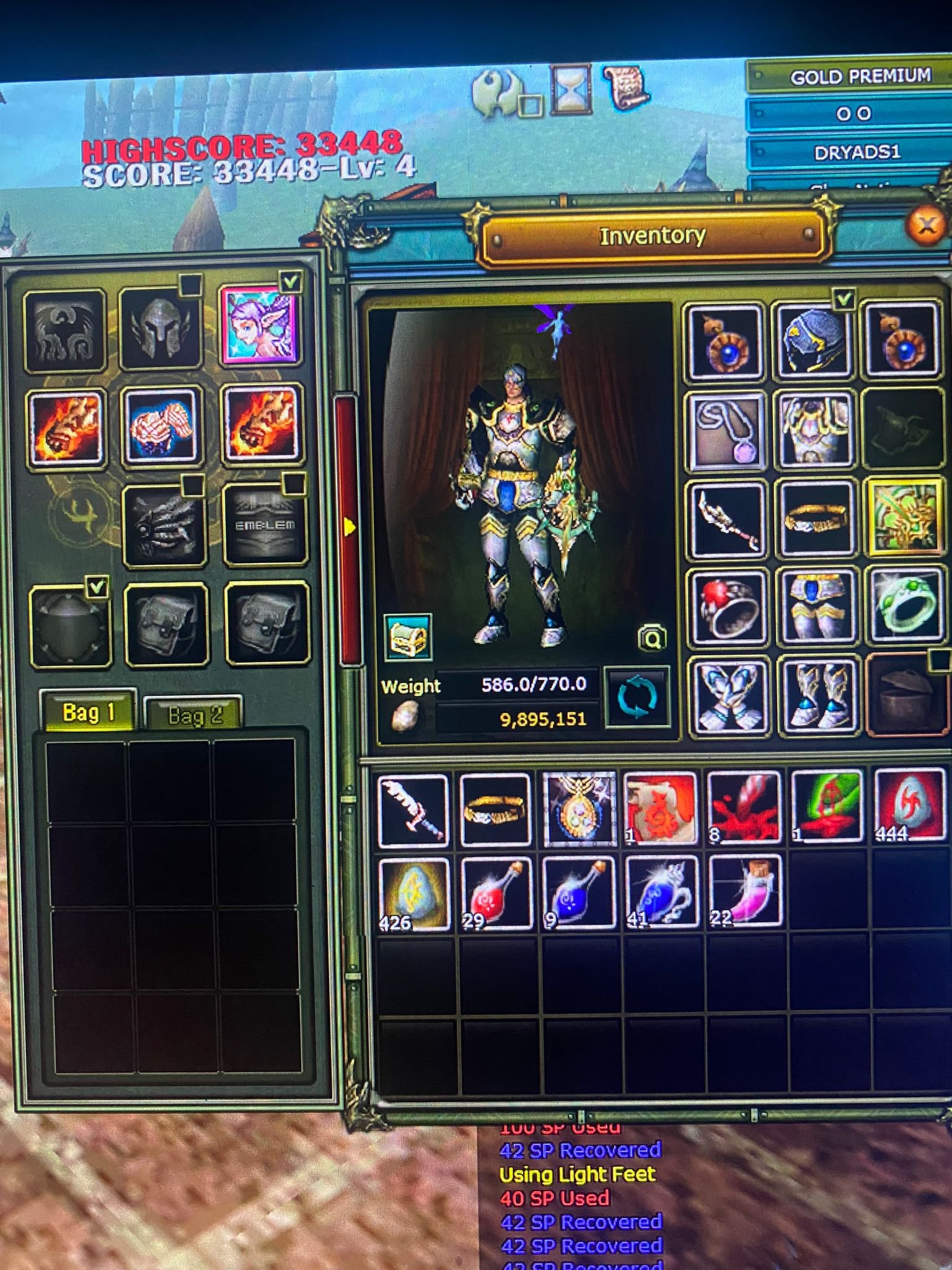Expand the panel using the yellow arrow
952x1270 pixels.
click(349, 527)
